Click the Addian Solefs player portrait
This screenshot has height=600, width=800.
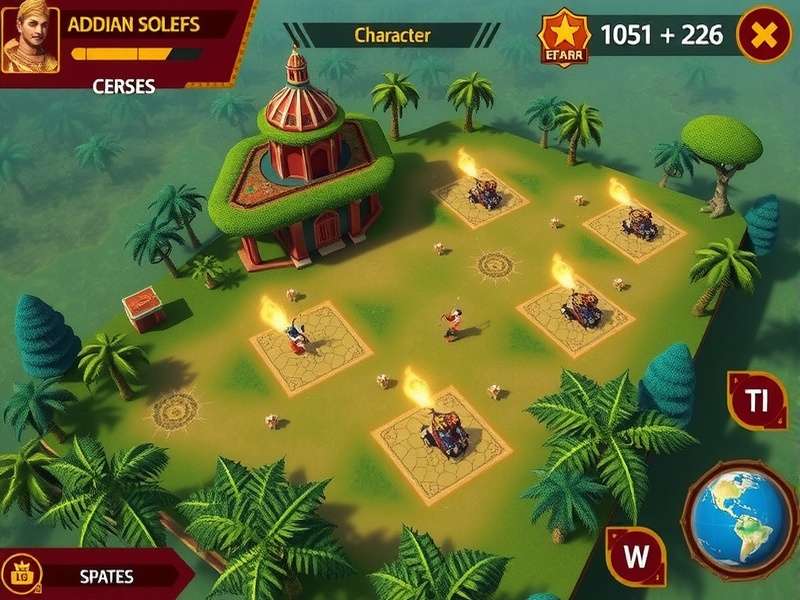point(30,39)
